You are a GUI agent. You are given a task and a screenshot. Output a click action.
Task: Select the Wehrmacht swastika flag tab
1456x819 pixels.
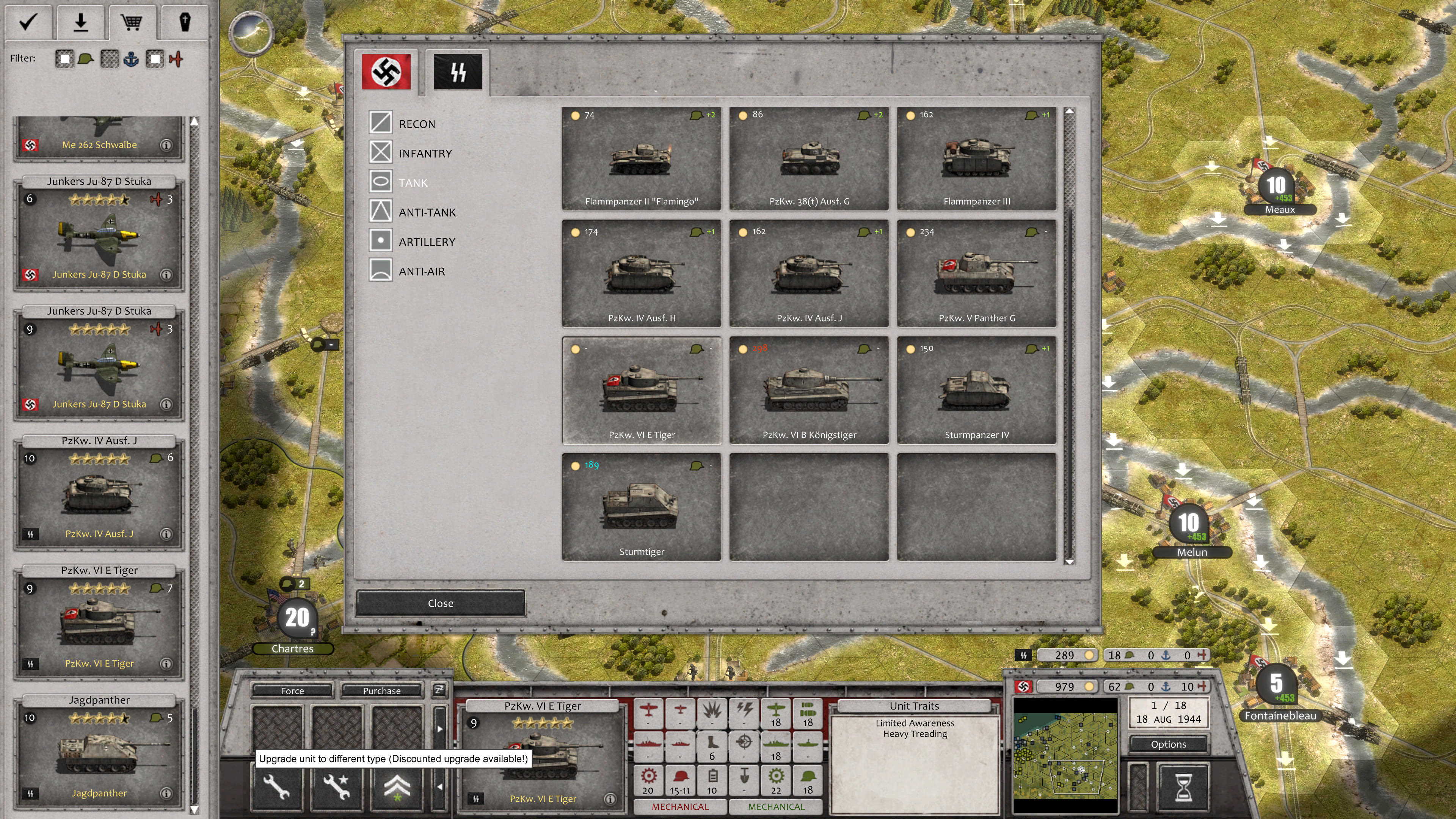coord(386,72)
